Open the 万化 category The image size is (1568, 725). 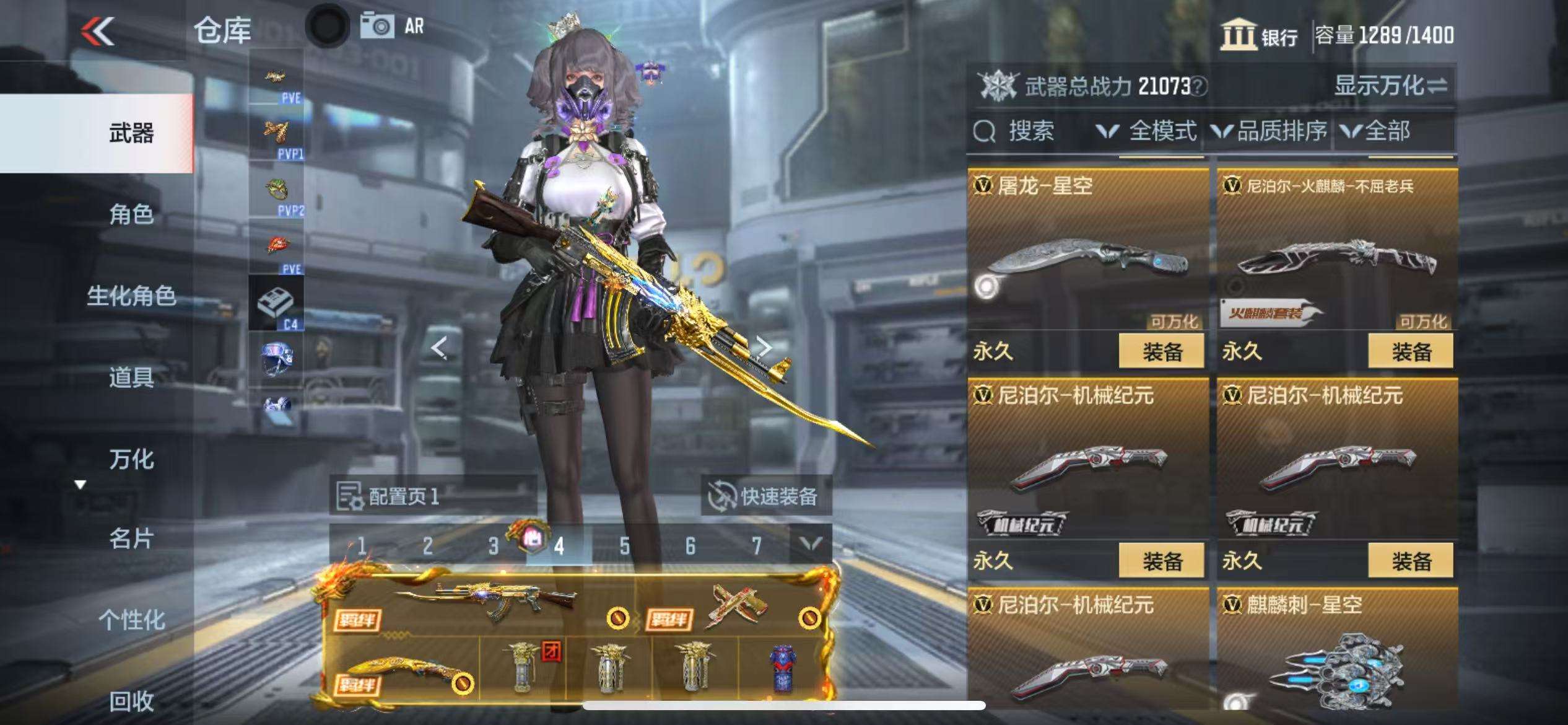[x=131, y=459]
